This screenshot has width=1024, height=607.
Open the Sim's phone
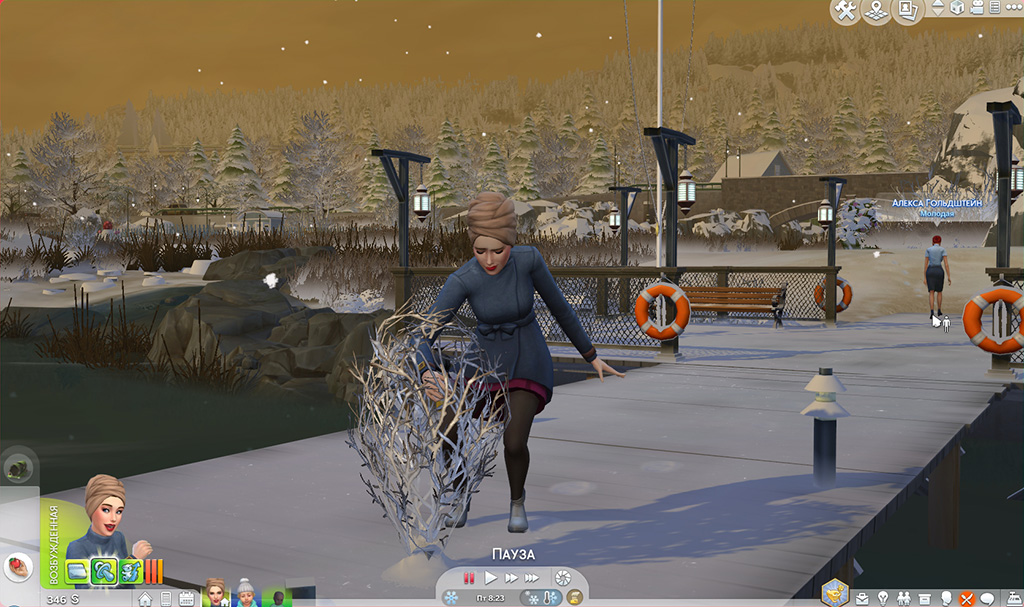(165, 598)
